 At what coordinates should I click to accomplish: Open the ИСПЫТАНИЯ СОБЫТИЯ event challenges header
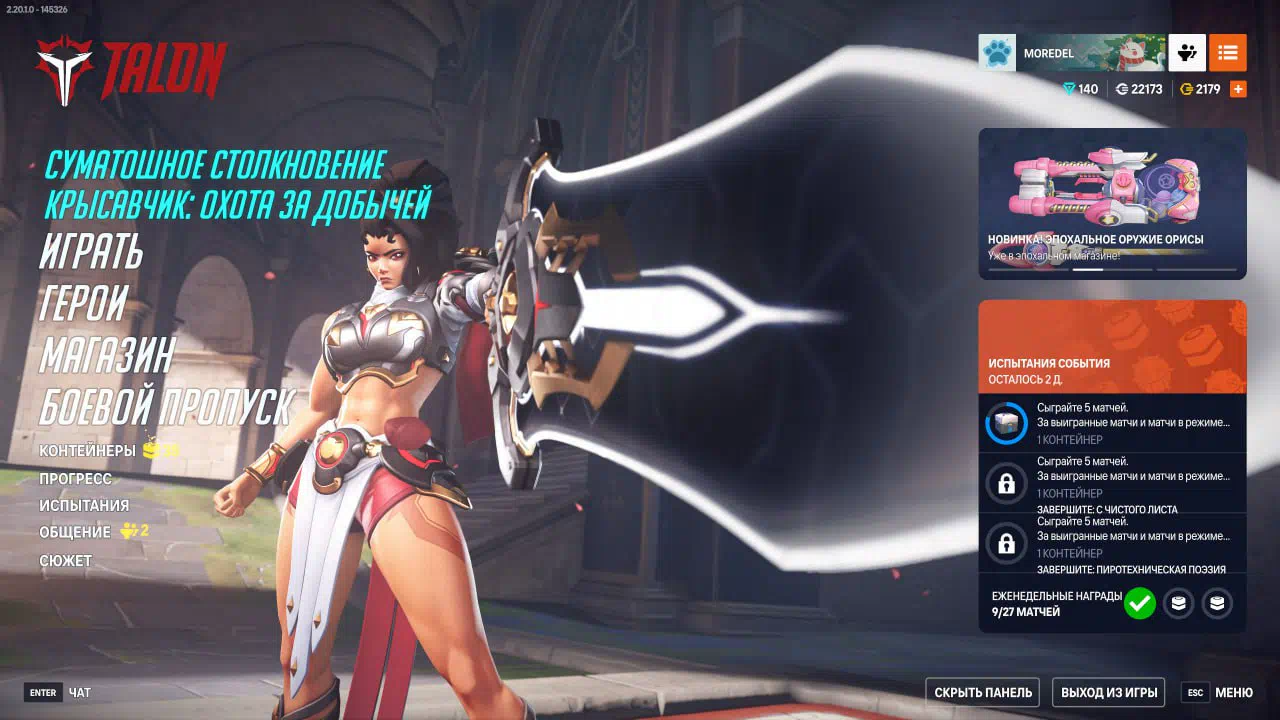1112,346
